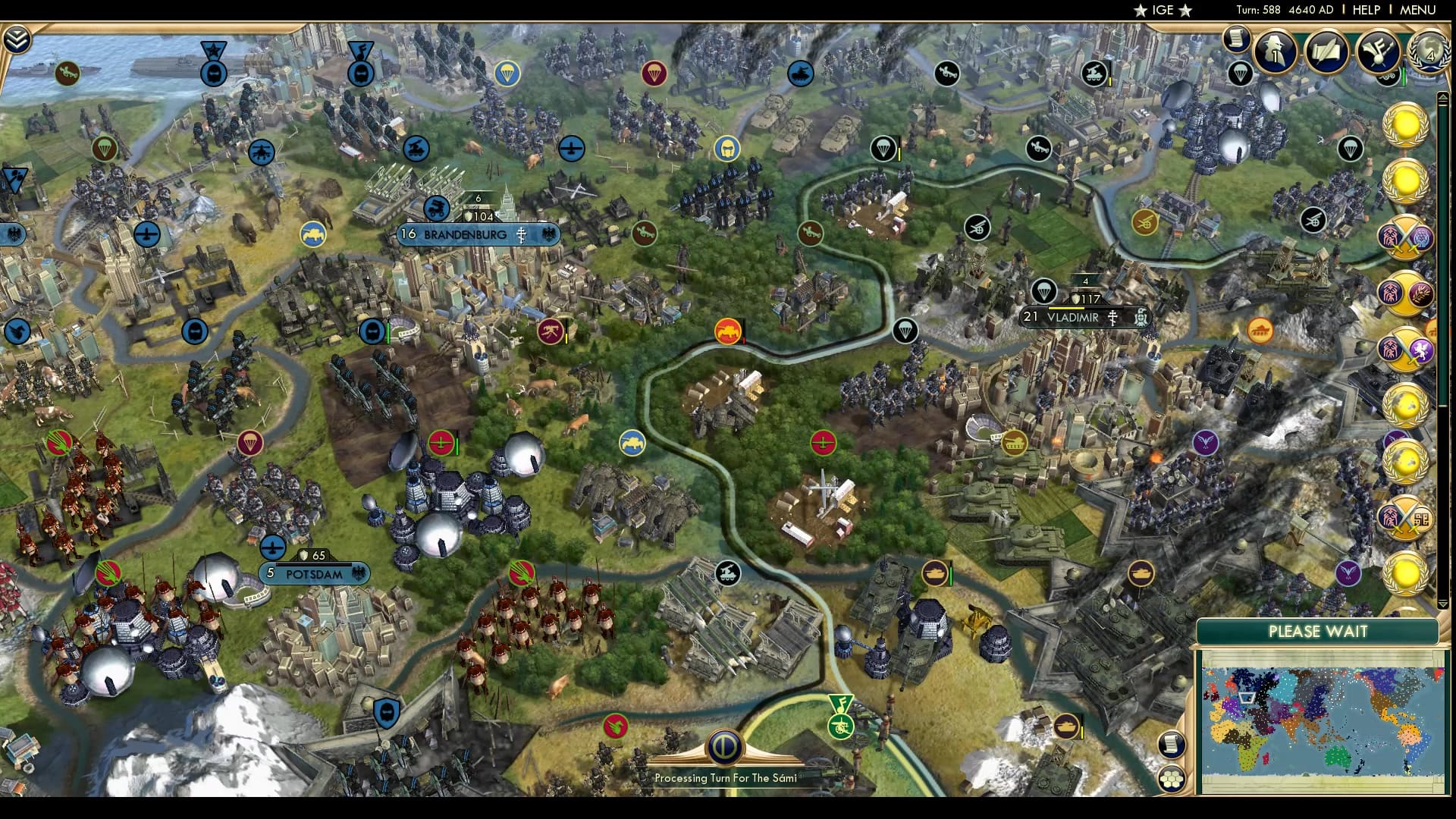Click the scroll-up arrow atop the right sidebar

point(1442,98)
